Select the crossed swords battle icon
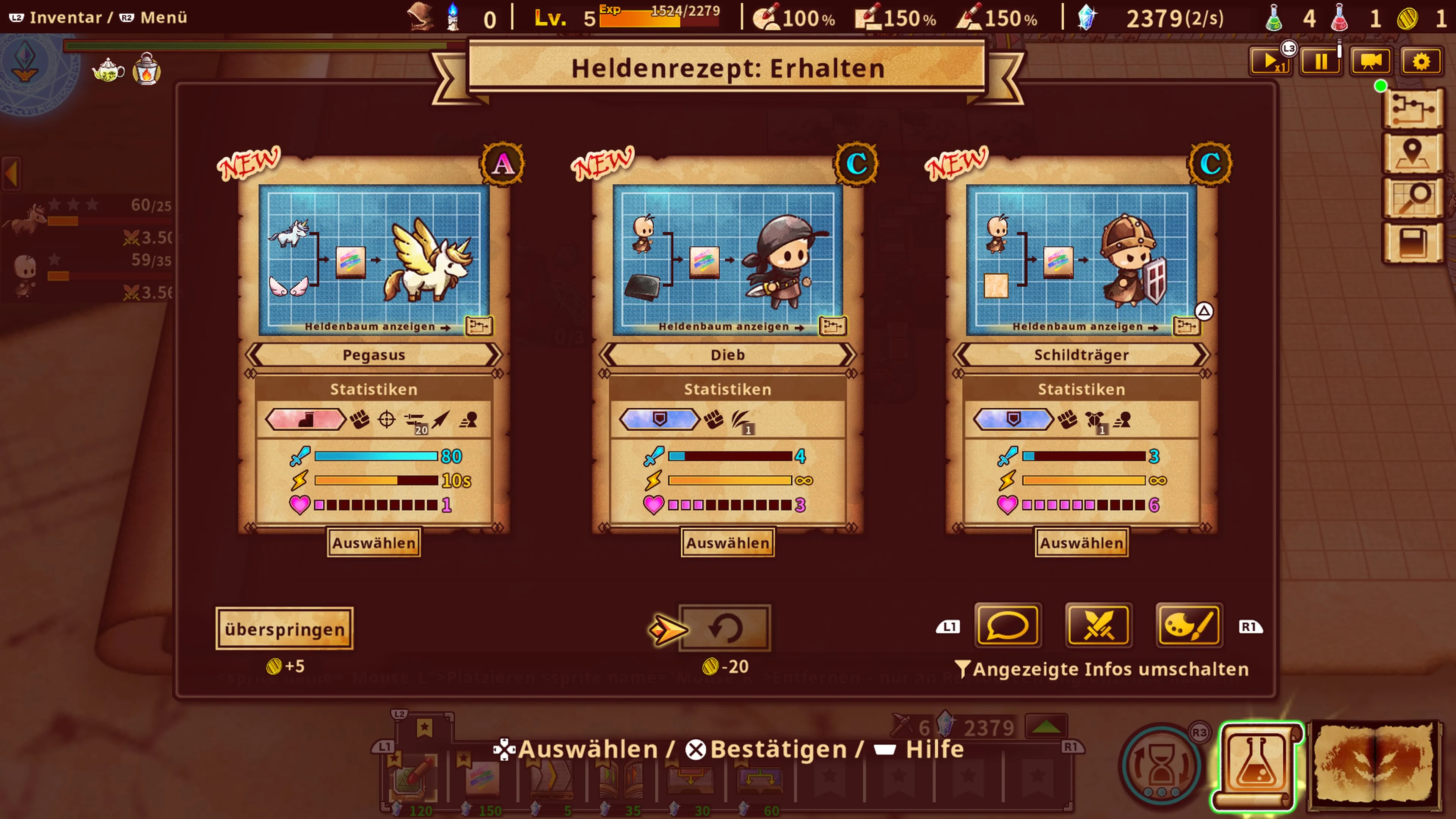 pos(1098,626)
